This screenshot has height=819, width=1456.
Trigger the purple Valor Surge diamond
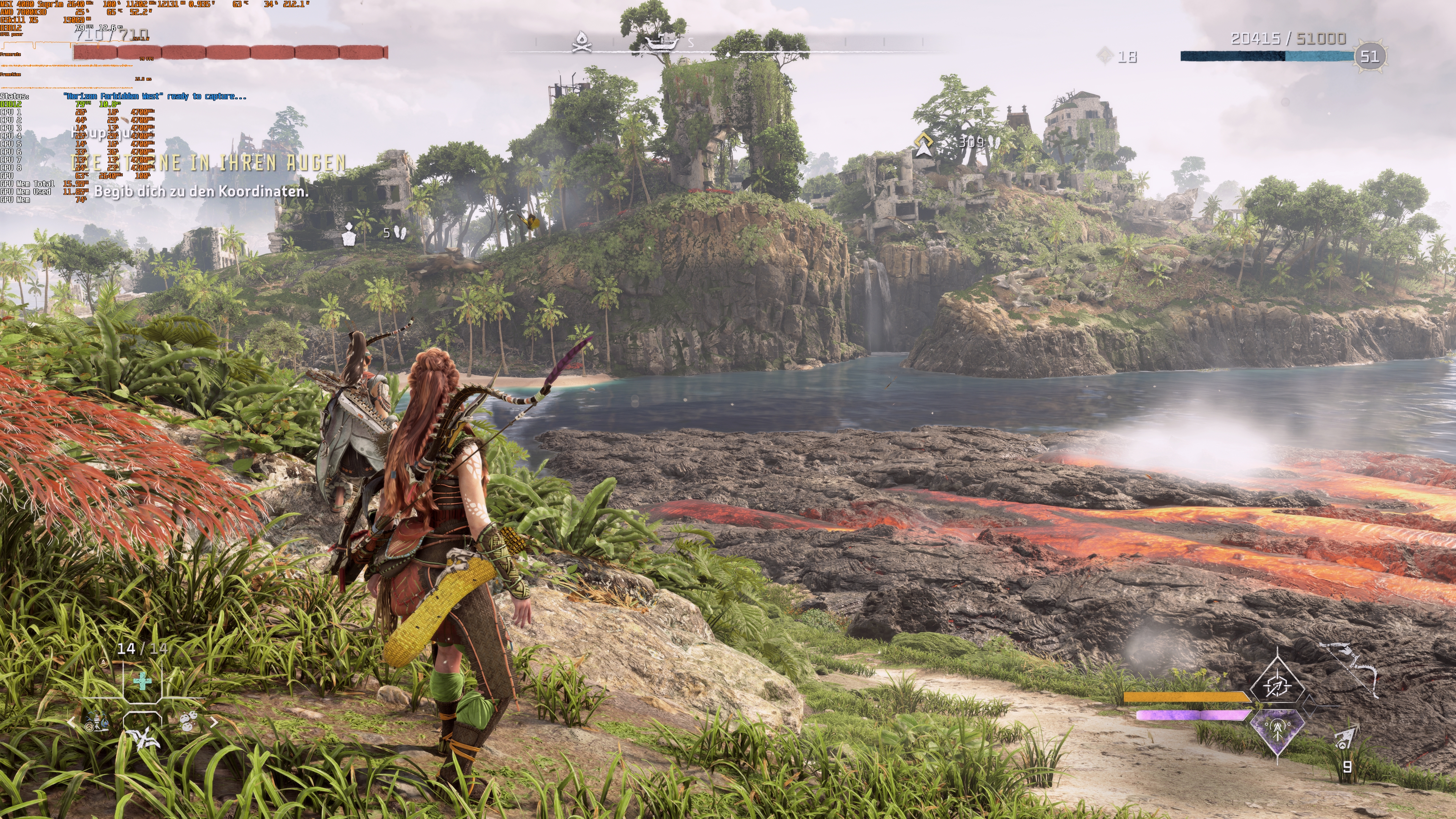pyautogui.click(x=1278, y=730)
